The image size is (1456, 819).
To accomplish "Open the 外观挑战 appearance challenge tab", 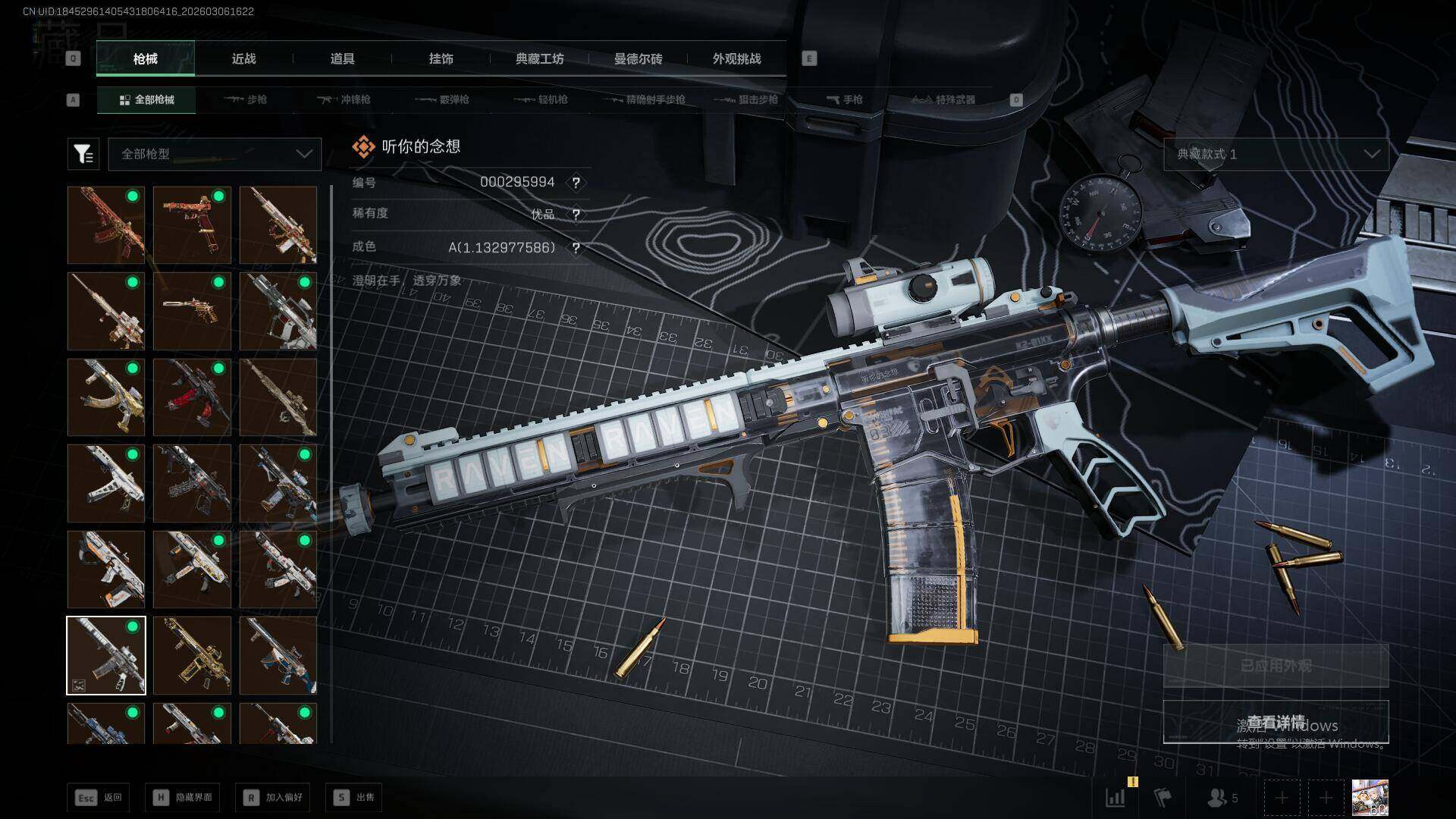I will [736, 58].
